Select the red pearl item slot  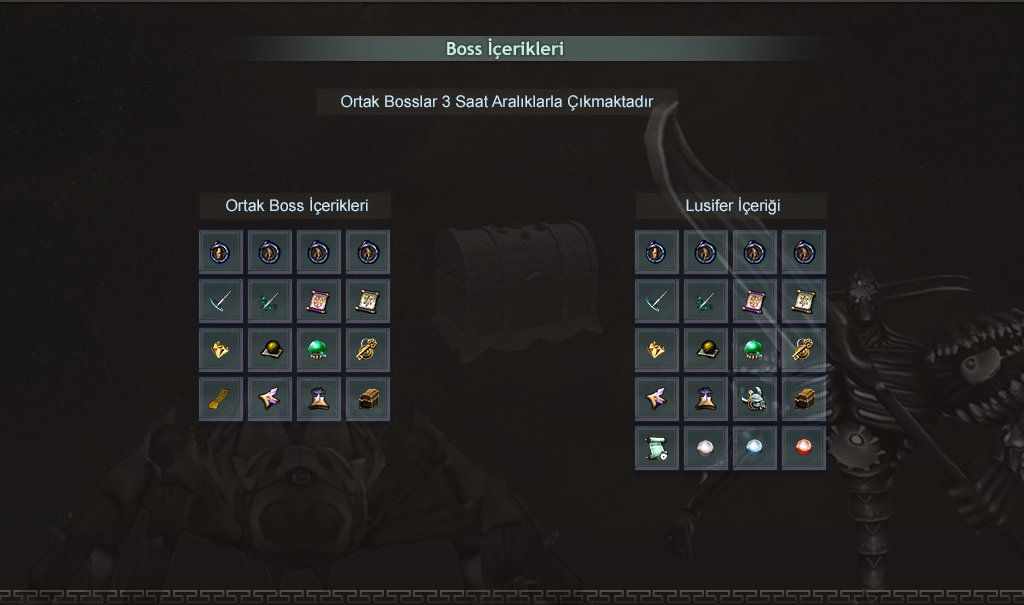click(x=804, y=448)
